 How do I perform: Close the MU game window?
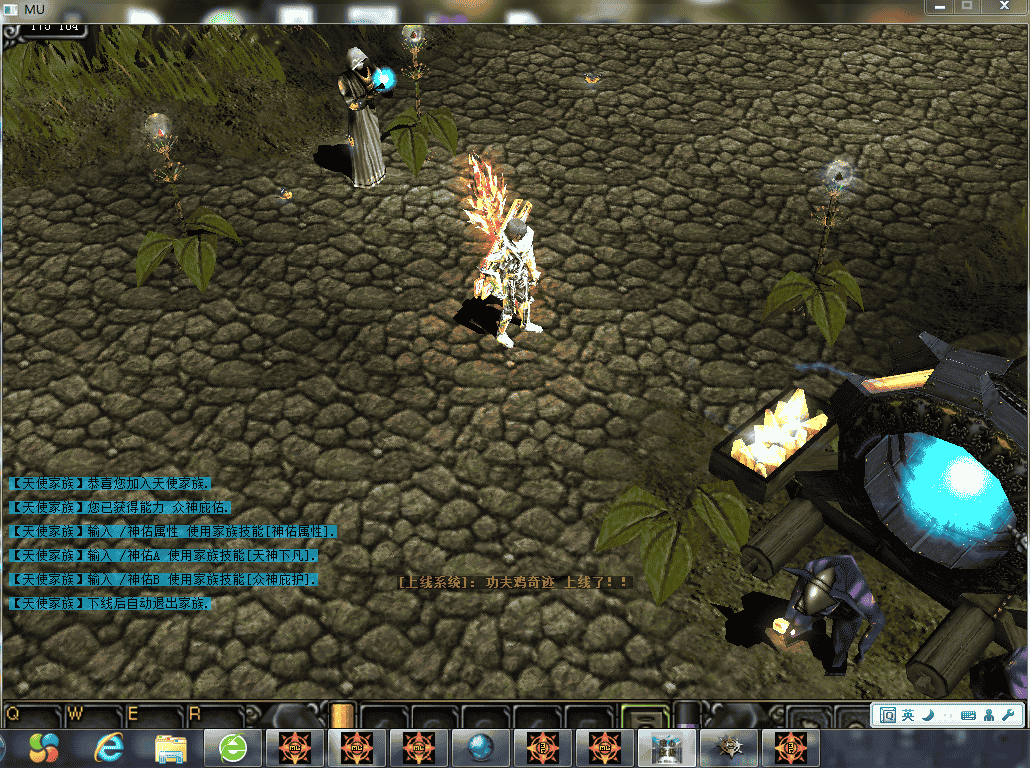pyautogui.click(x=1006, y=7)
